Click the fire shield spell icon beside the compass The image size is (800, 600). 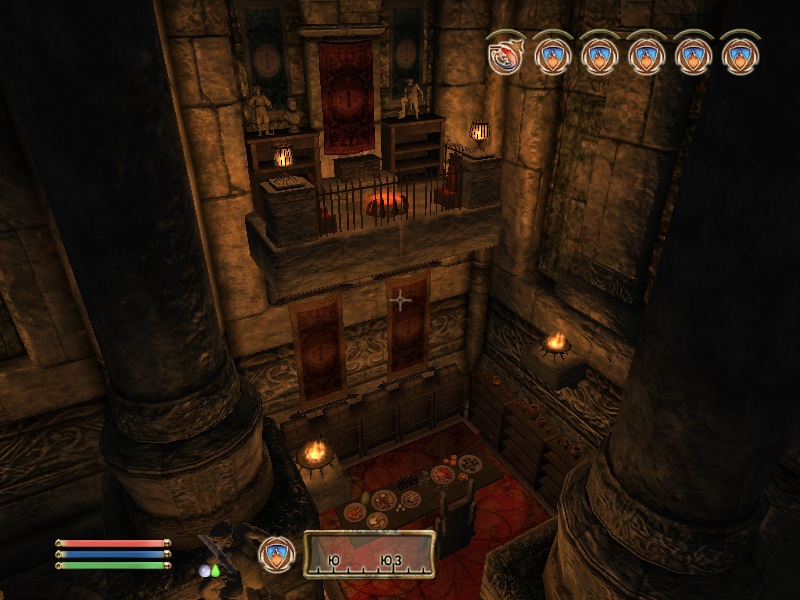point(275,555)
